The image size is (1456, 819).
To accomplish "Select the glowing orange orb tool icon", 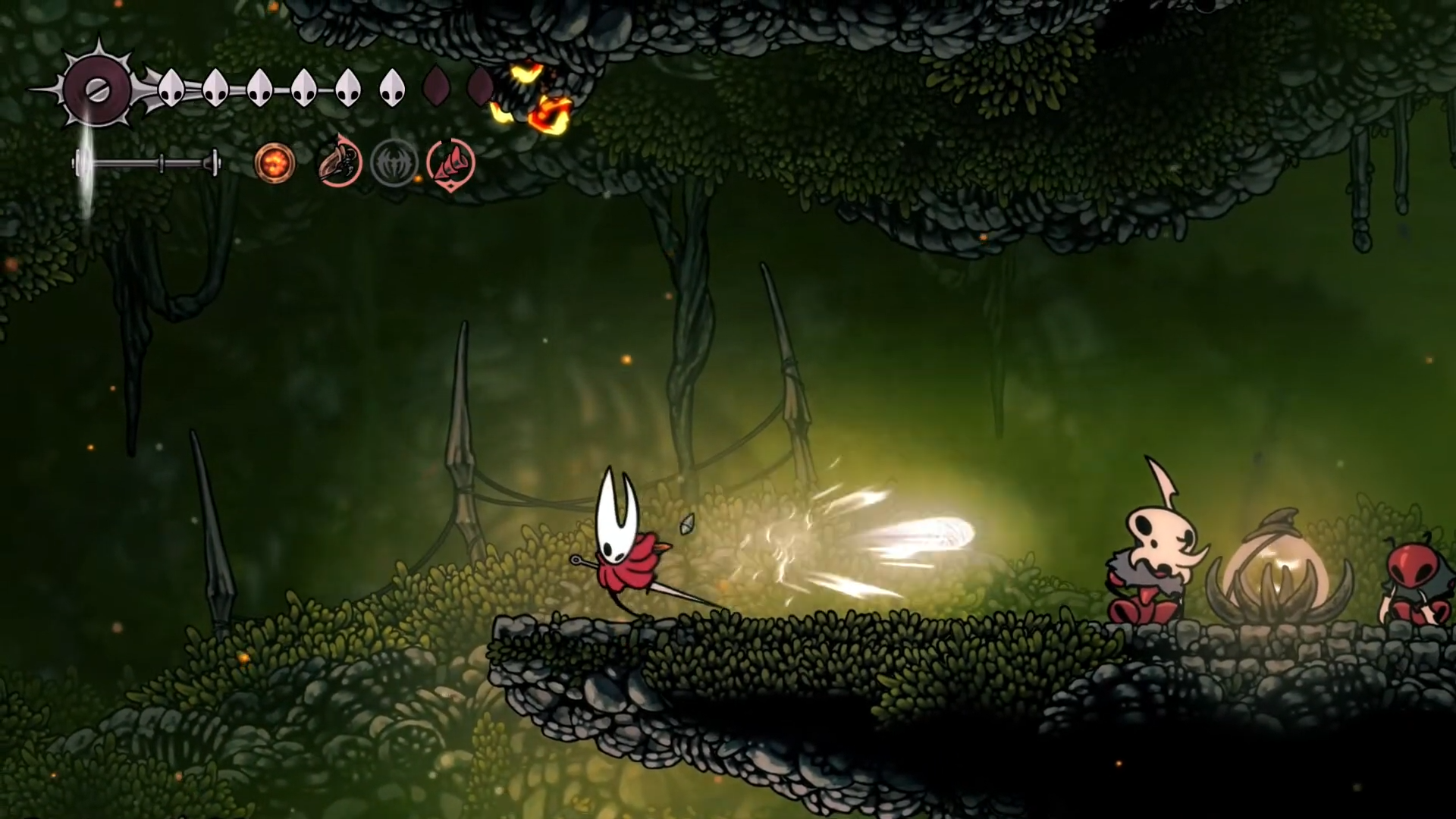I will (274, 163).
